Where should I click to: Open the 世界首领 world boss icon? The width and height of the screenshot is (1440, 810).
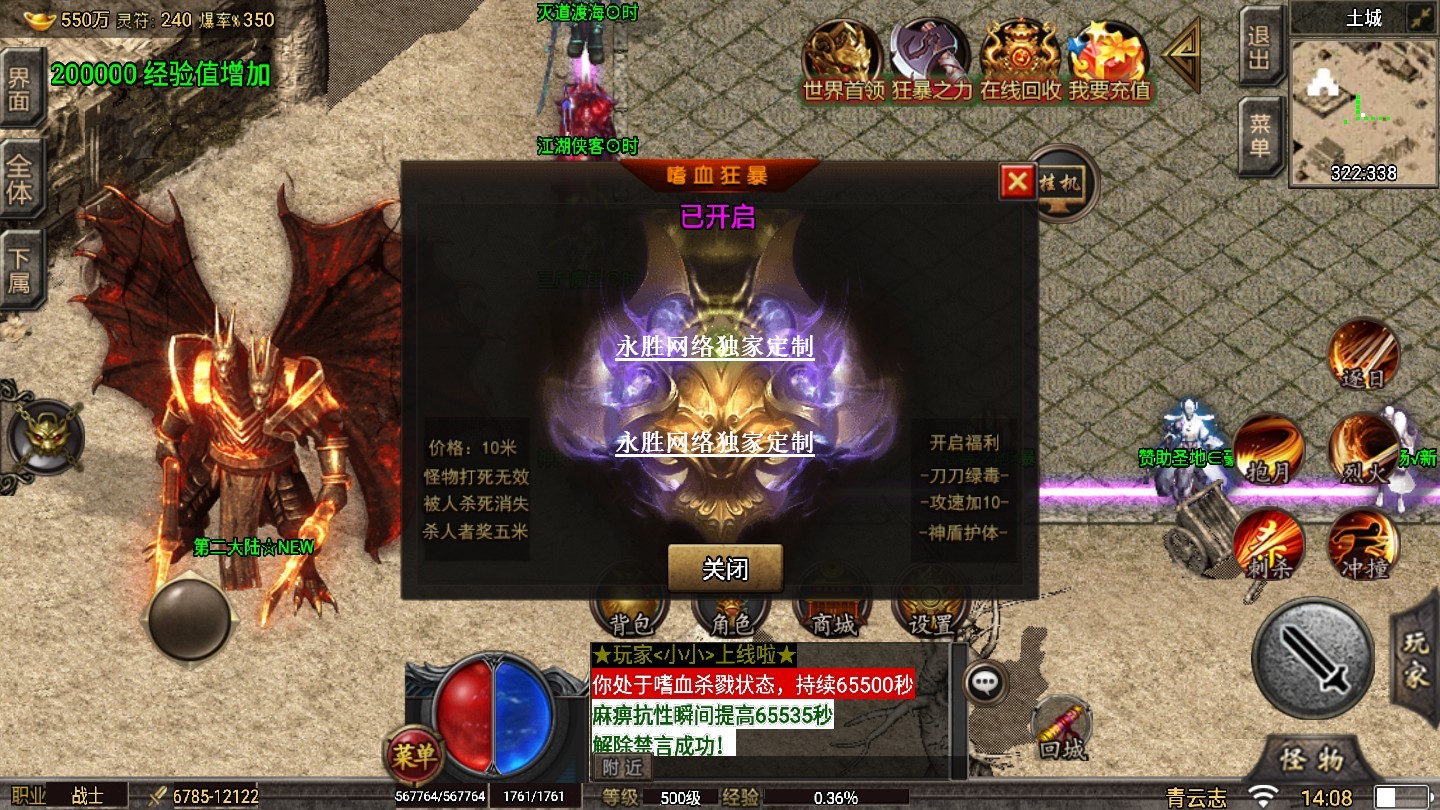point(844,60)
